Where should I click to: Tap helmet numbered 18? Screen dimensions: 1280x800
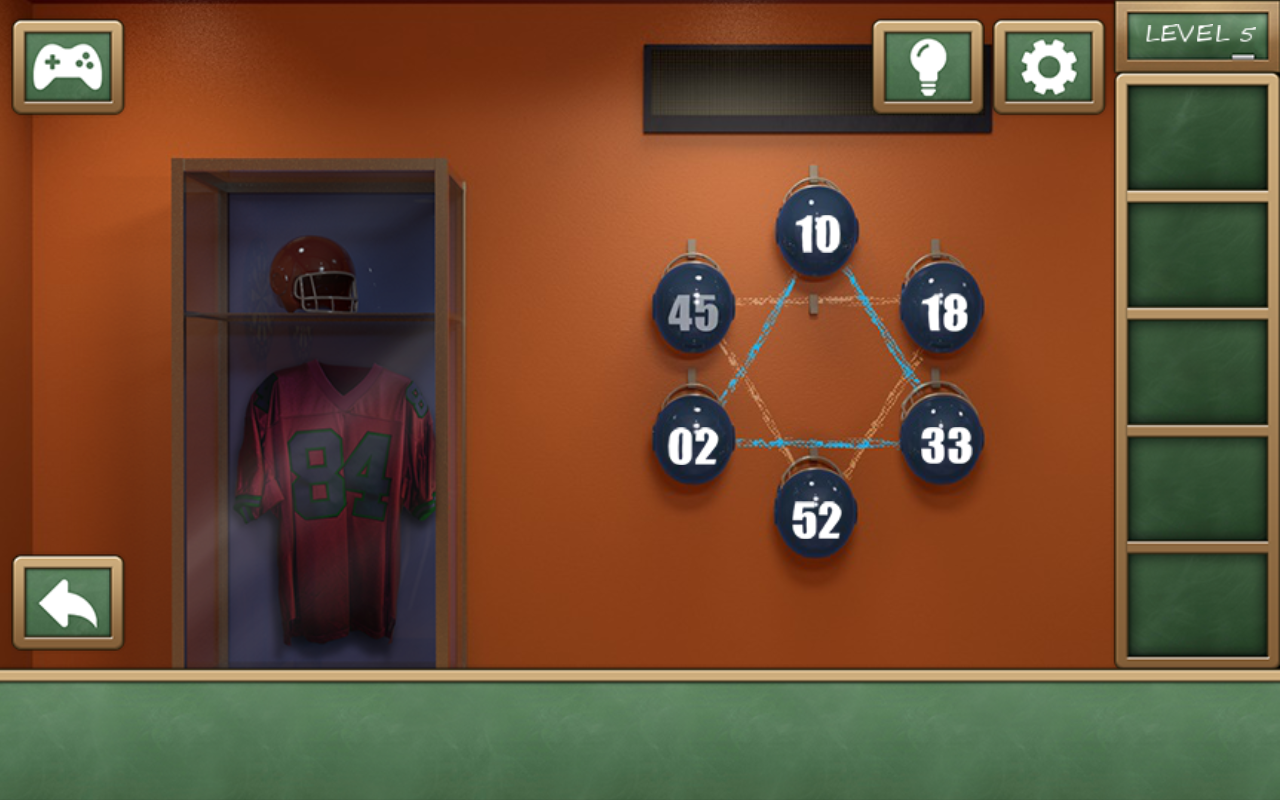pos(940,311)
